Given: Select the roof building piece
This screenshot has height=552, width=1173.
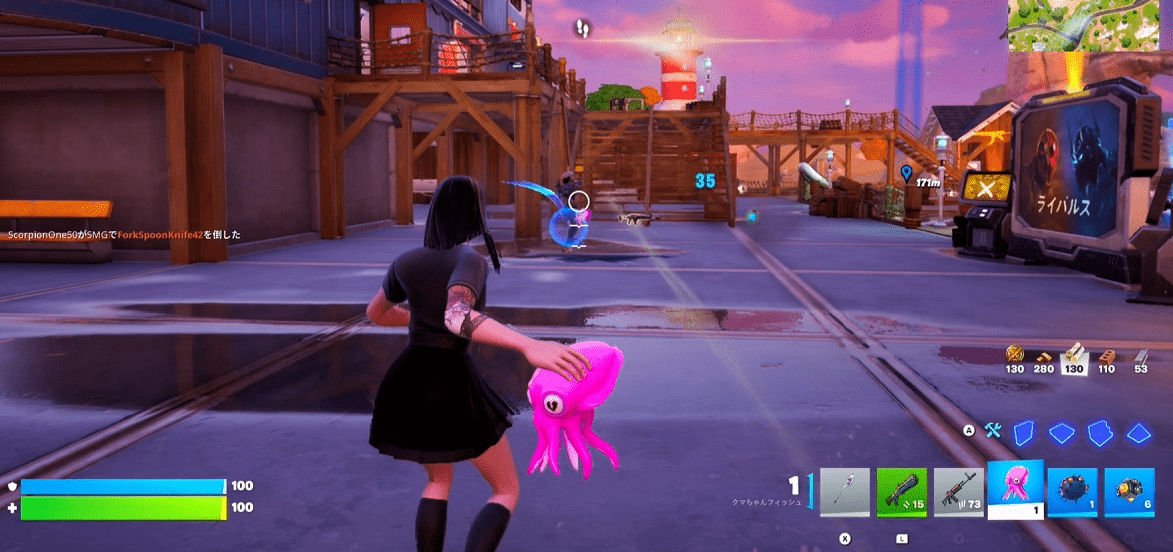Looking at the screenshot, I should (x=1139, y=432).
